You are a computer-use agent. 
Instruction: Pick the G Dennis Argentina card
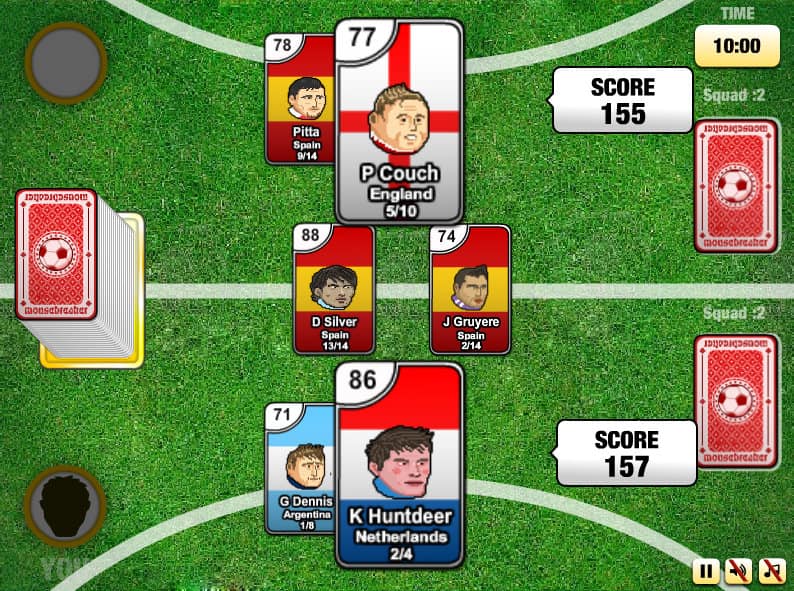(299, 468)
